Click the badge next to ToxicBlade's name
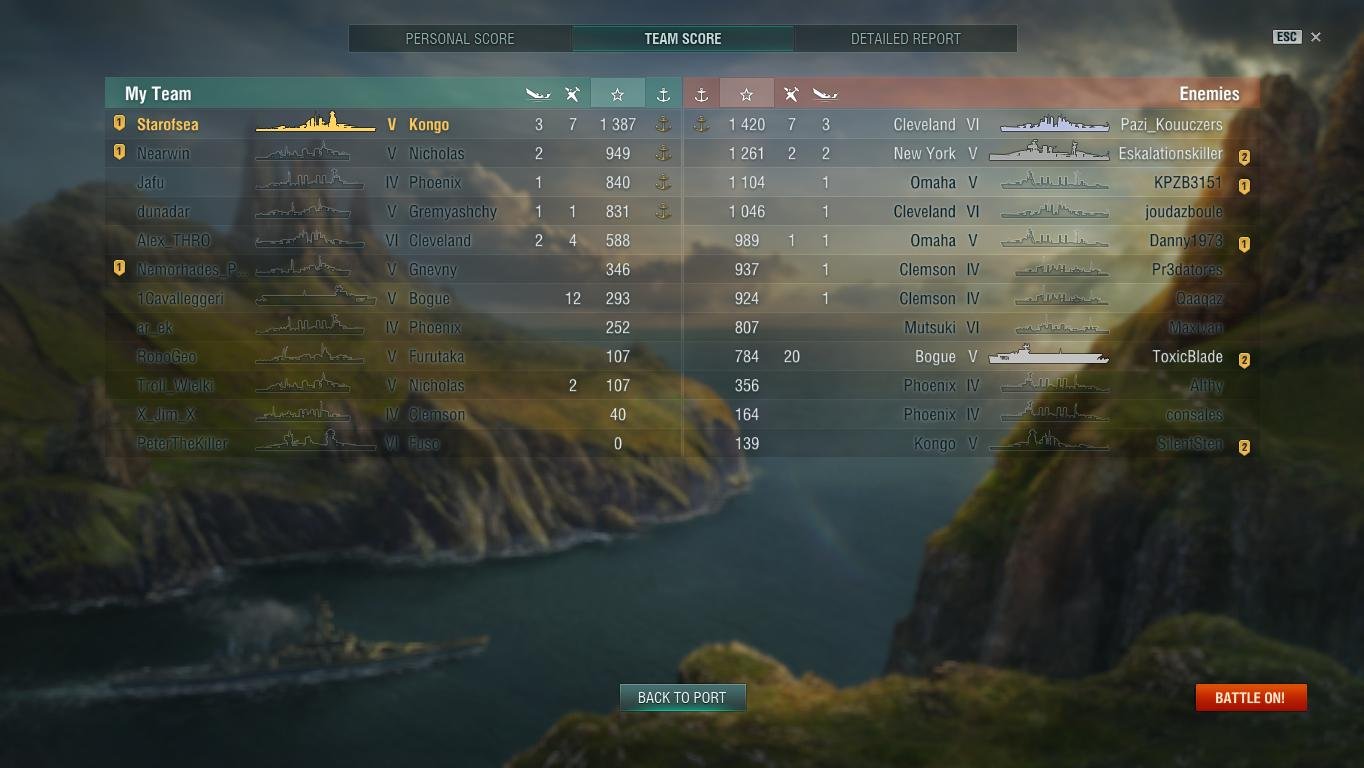 [1243, 359]
